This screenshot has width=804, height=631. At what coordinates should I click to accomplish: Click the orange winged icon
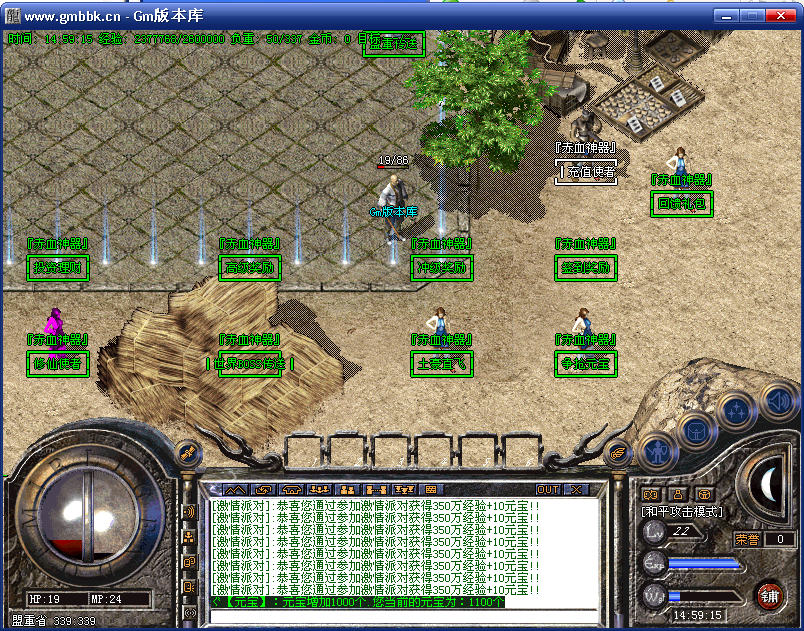coord(620,451)
